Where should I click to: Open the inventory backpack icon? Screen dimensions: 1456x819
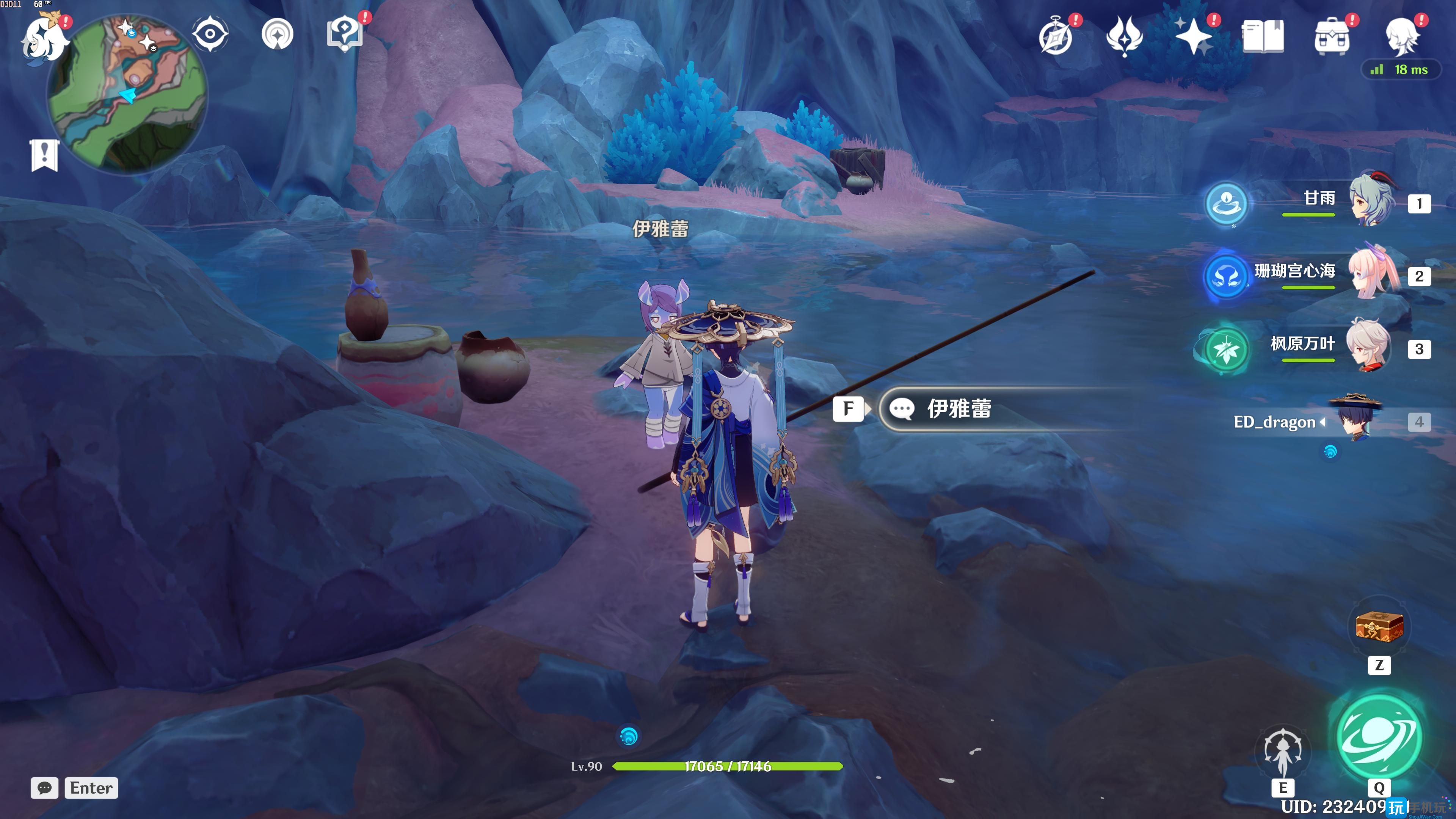[1332, 37]
